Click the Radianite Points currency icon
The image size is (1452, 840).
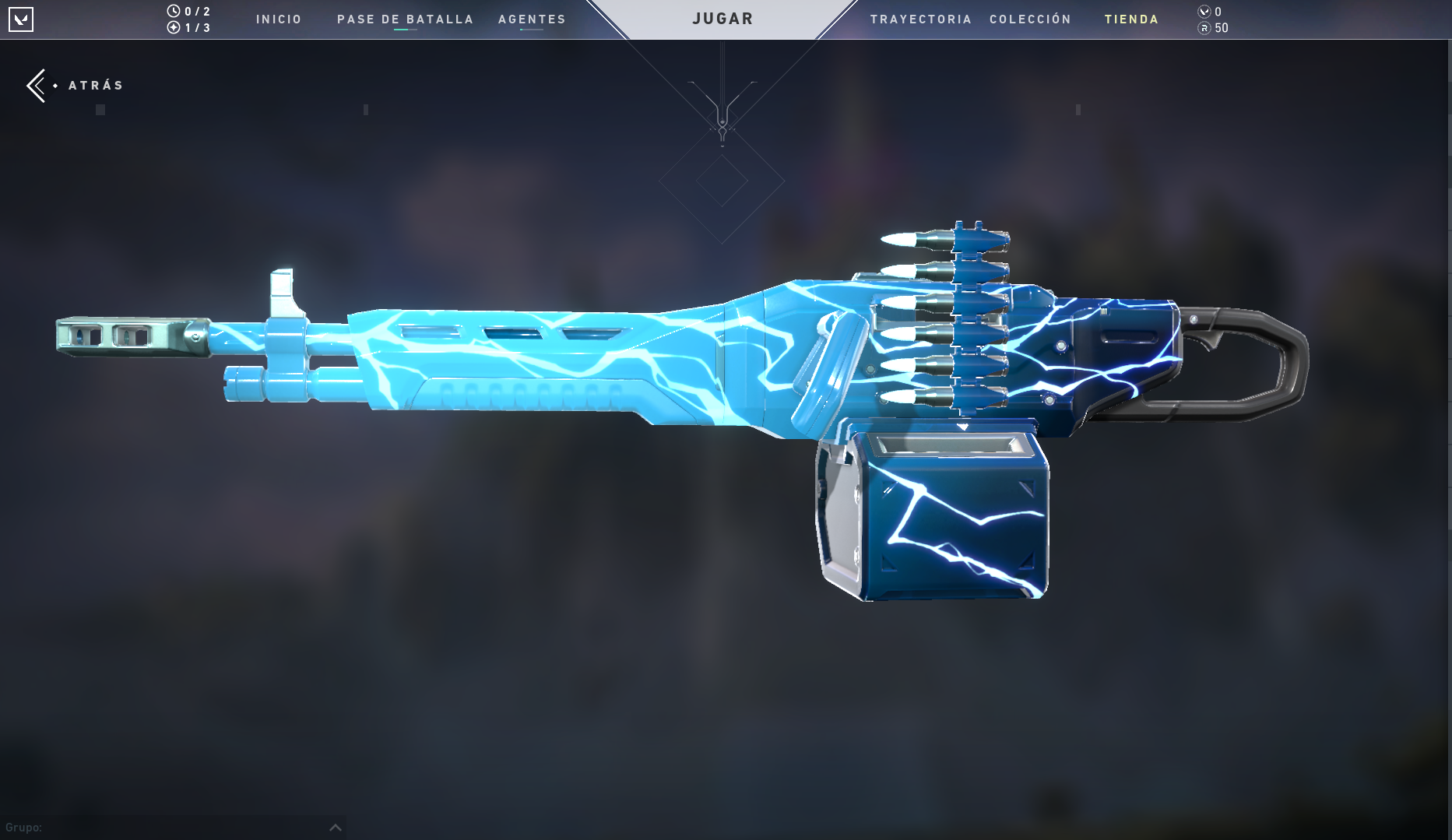point(1203,27)
